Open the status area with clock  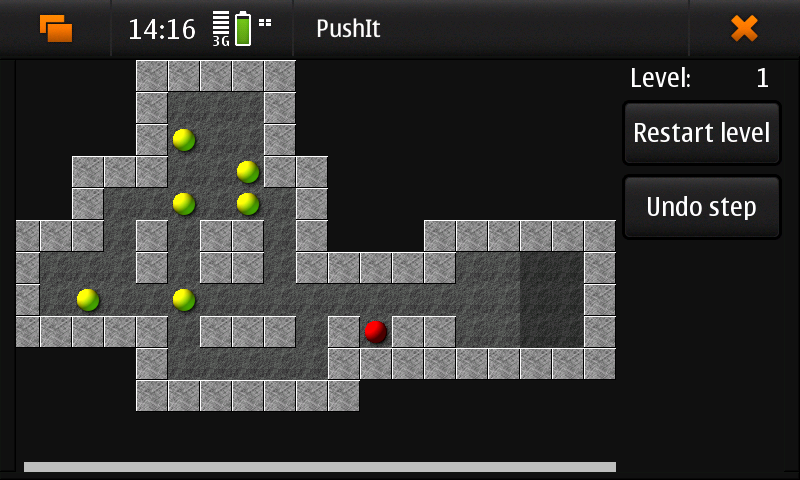click(200, 28)
